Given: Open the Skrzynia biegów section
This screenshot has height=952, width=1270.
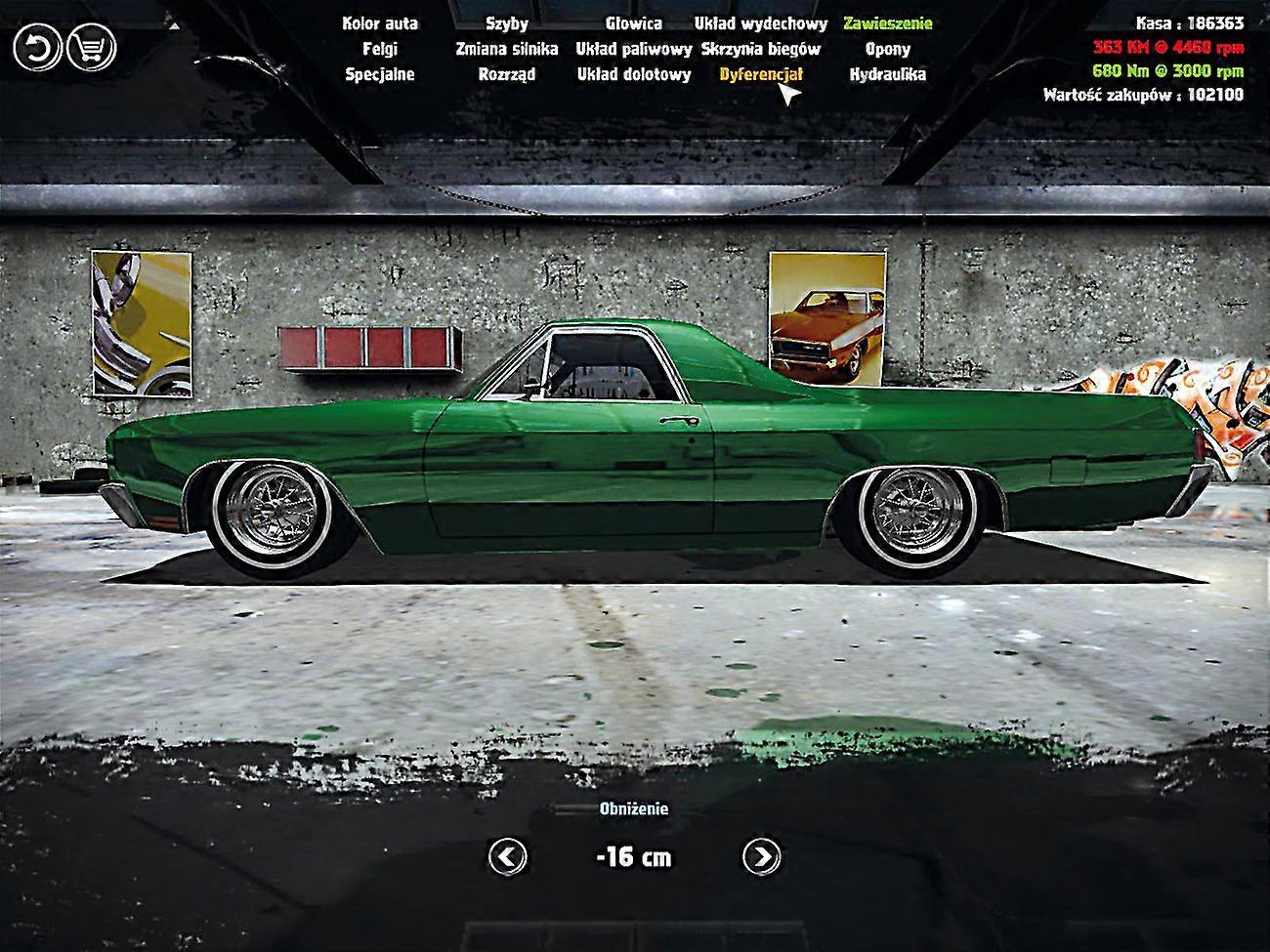Looking at the screenshot, I should coord(759,48).
